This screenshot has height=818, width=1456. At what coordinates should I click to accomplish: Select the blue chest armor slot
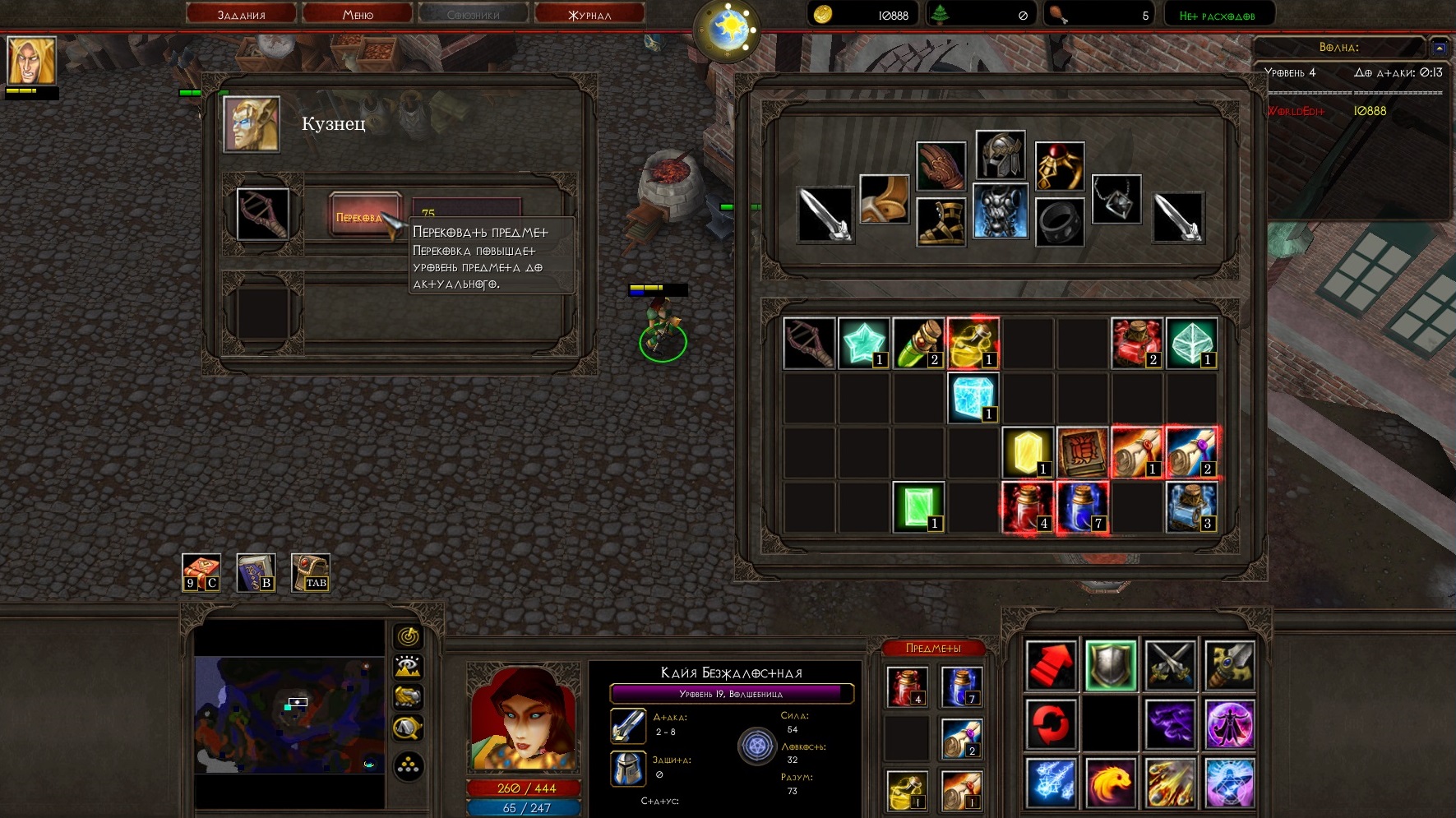pos(1001,211)
